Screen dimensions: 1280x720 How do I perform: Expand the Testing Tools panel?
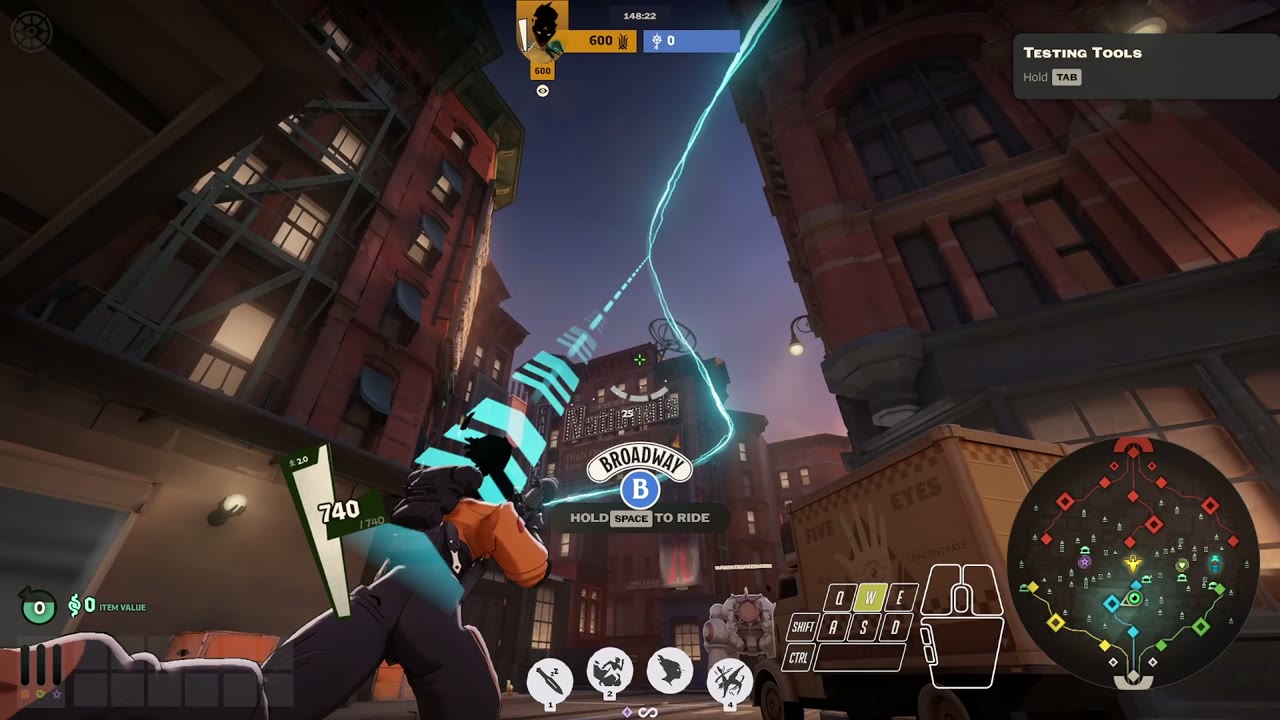(x=1082, y=52)
